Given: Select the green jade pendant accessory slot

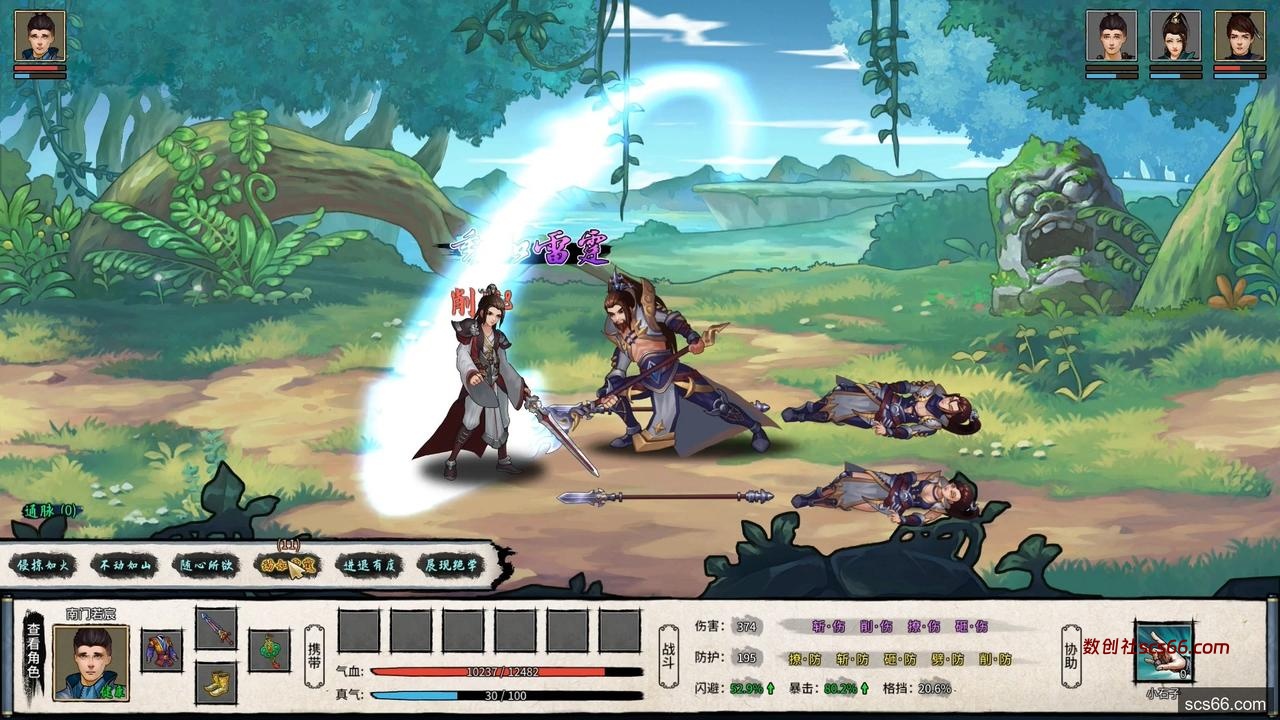Looking at the screenshot, I should coord(269,650).
